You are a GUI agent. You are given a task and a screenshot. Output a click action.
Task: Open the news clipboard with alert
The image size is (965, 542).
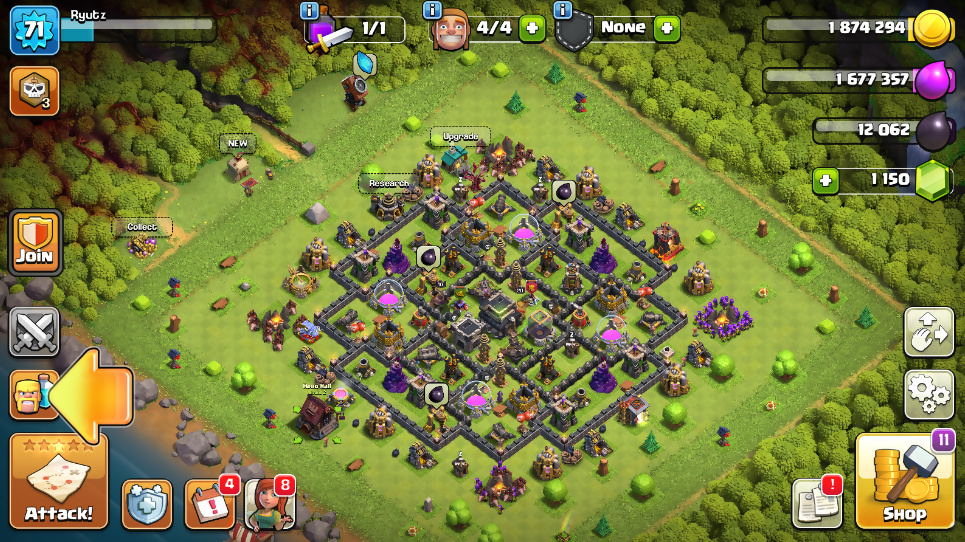(816, 502)
